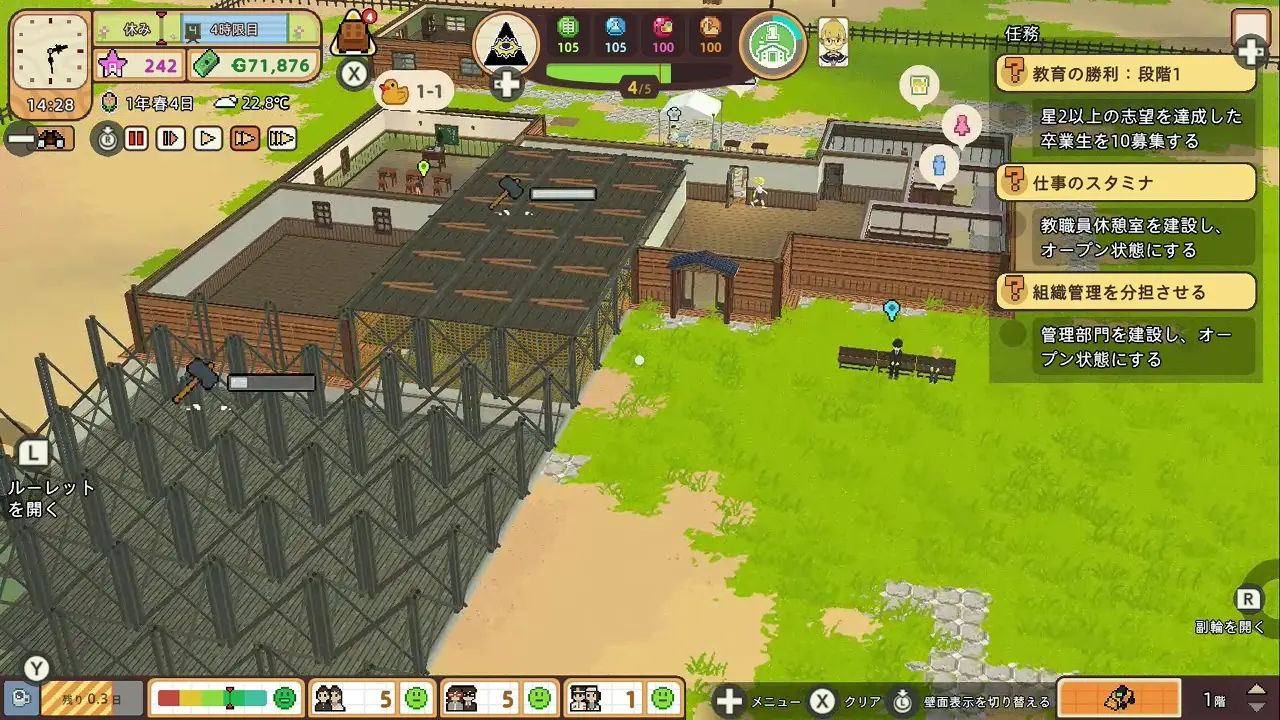
Task: Click the pyramid eye emblem icon
Action: pyautogui.click(x=506, y=43)
